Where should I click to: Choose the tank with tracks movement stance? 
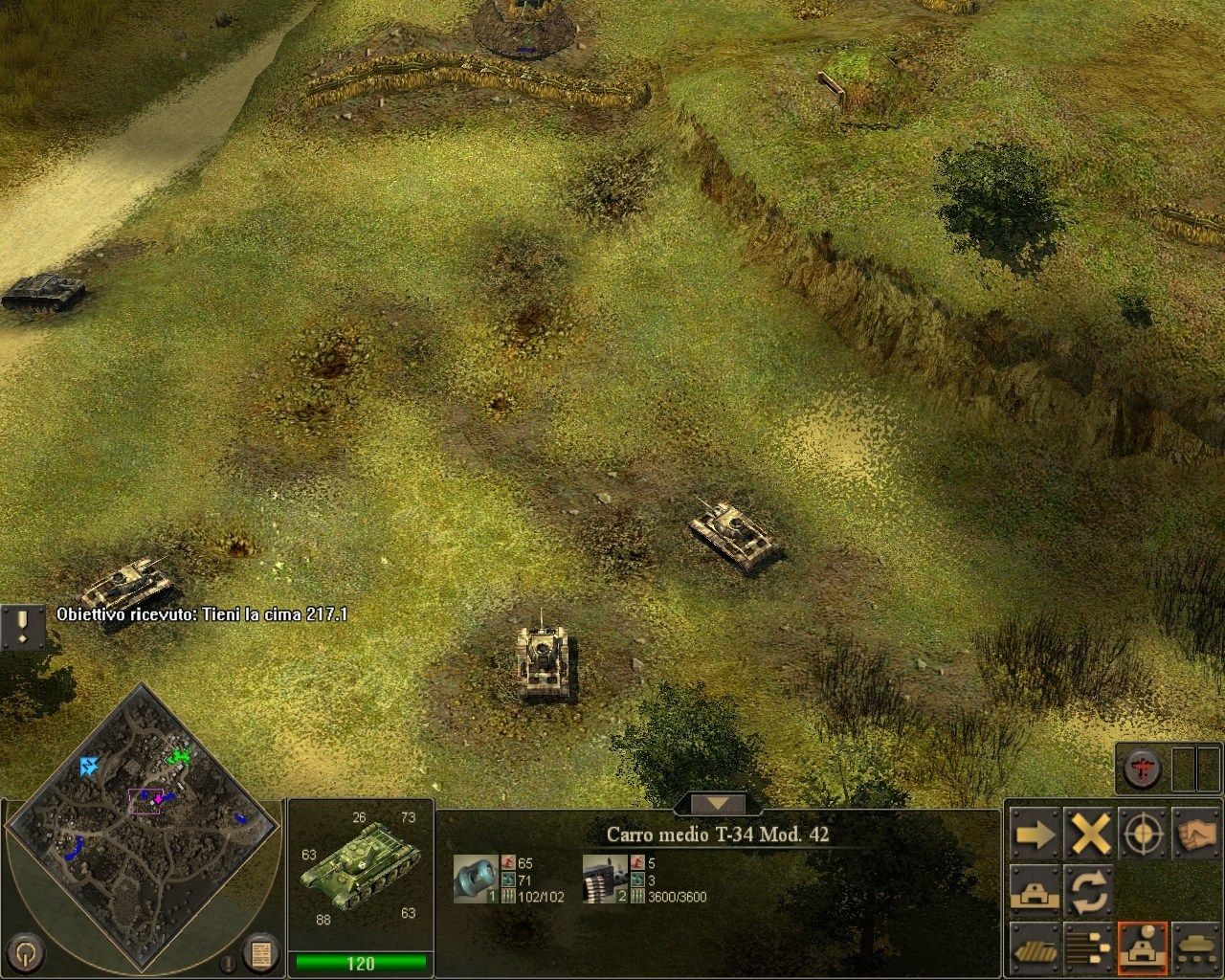click(1196, 947)
